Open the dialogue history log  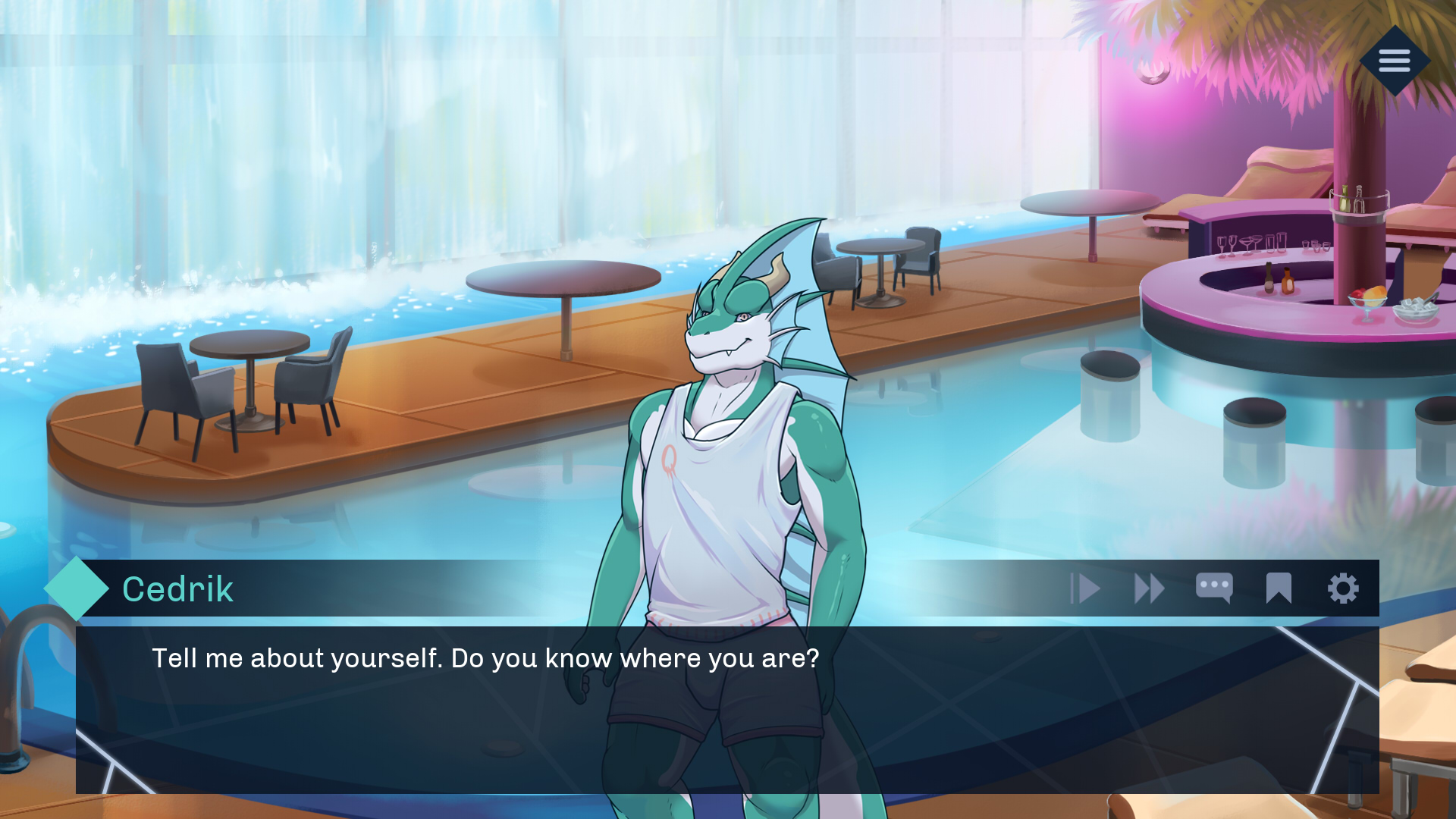point(1214,588)
